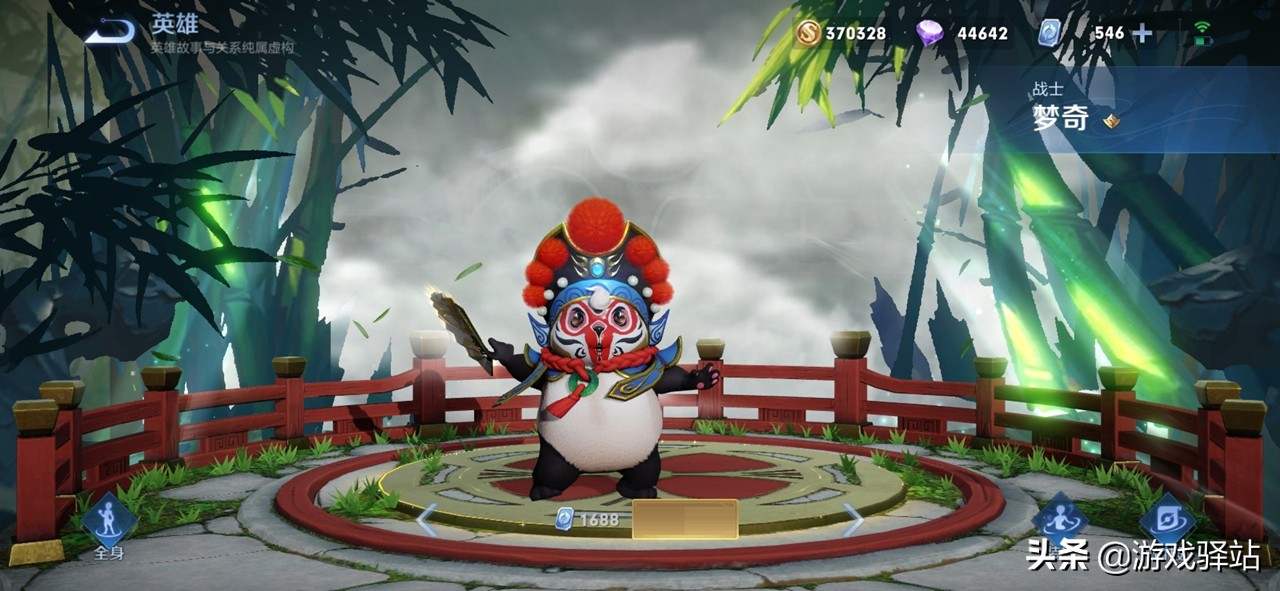Image resolution: width=1280 pixels, height=591 pixels.
Task: Show the next skin with right arrow
Action: pyautogui.click(x=853, y=519)
